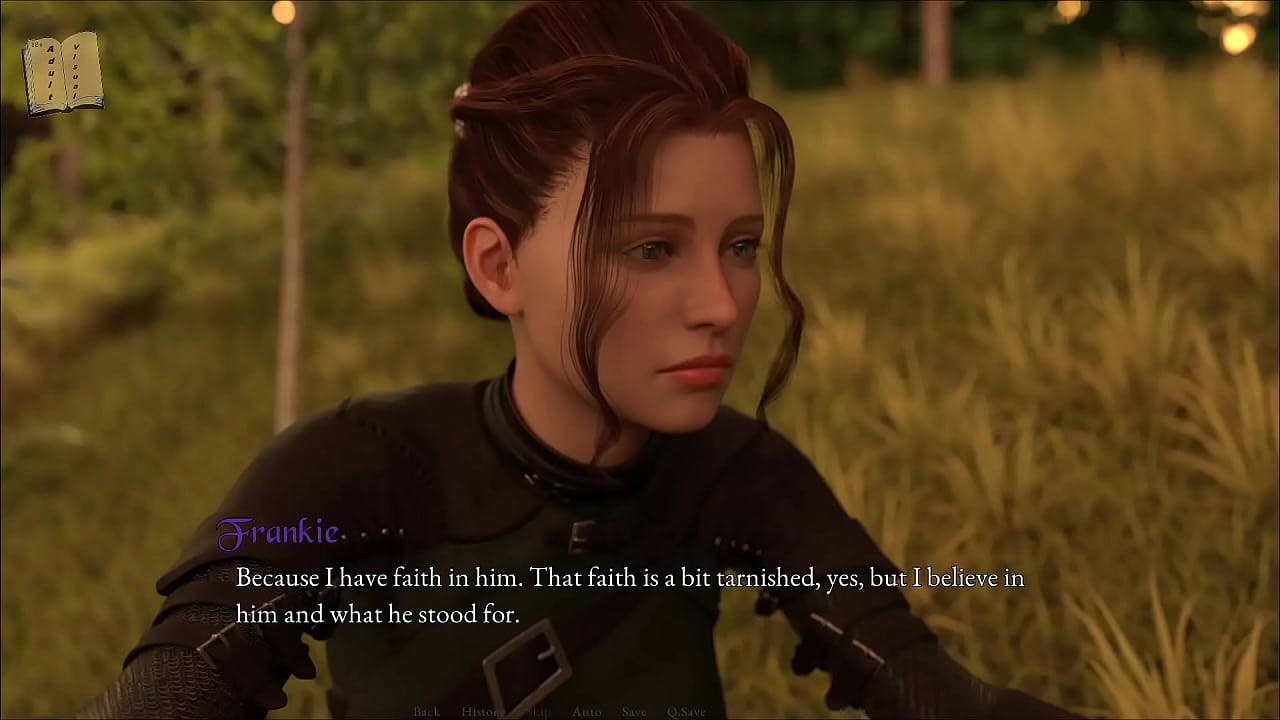
Task: Open the Save menu
Action: 634,711
